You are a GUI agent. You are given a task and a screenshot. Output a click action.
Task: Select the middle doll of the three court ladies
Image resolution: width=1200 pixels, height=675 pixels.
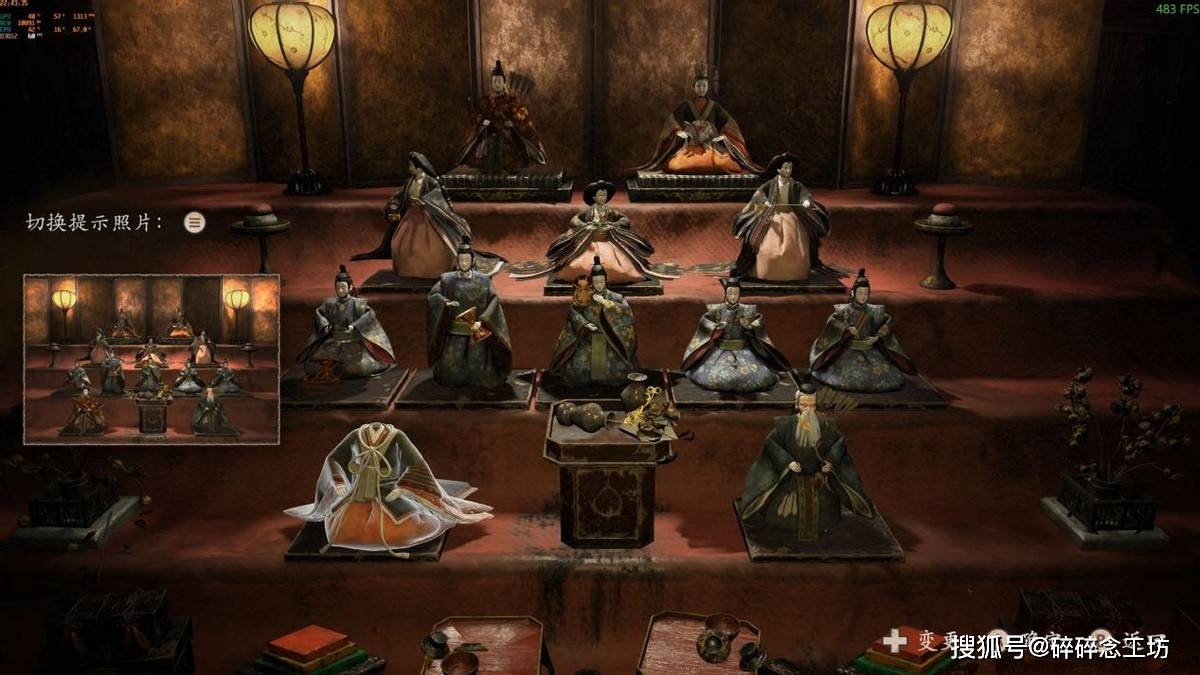(598, 238)
